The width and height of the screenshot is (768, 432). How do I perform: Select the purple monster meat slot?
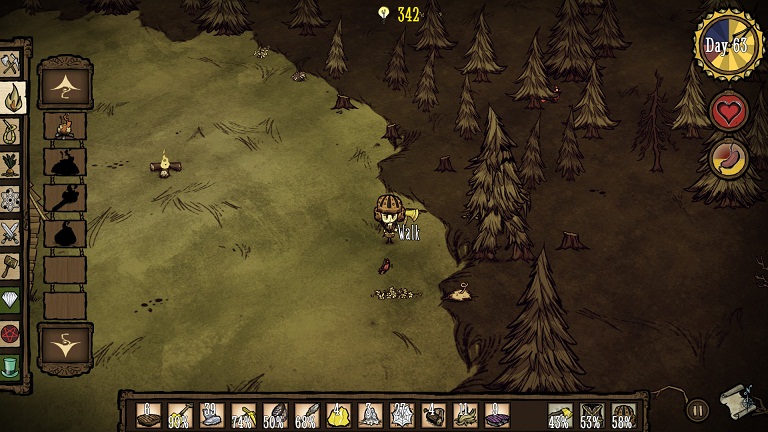(497, 415)
